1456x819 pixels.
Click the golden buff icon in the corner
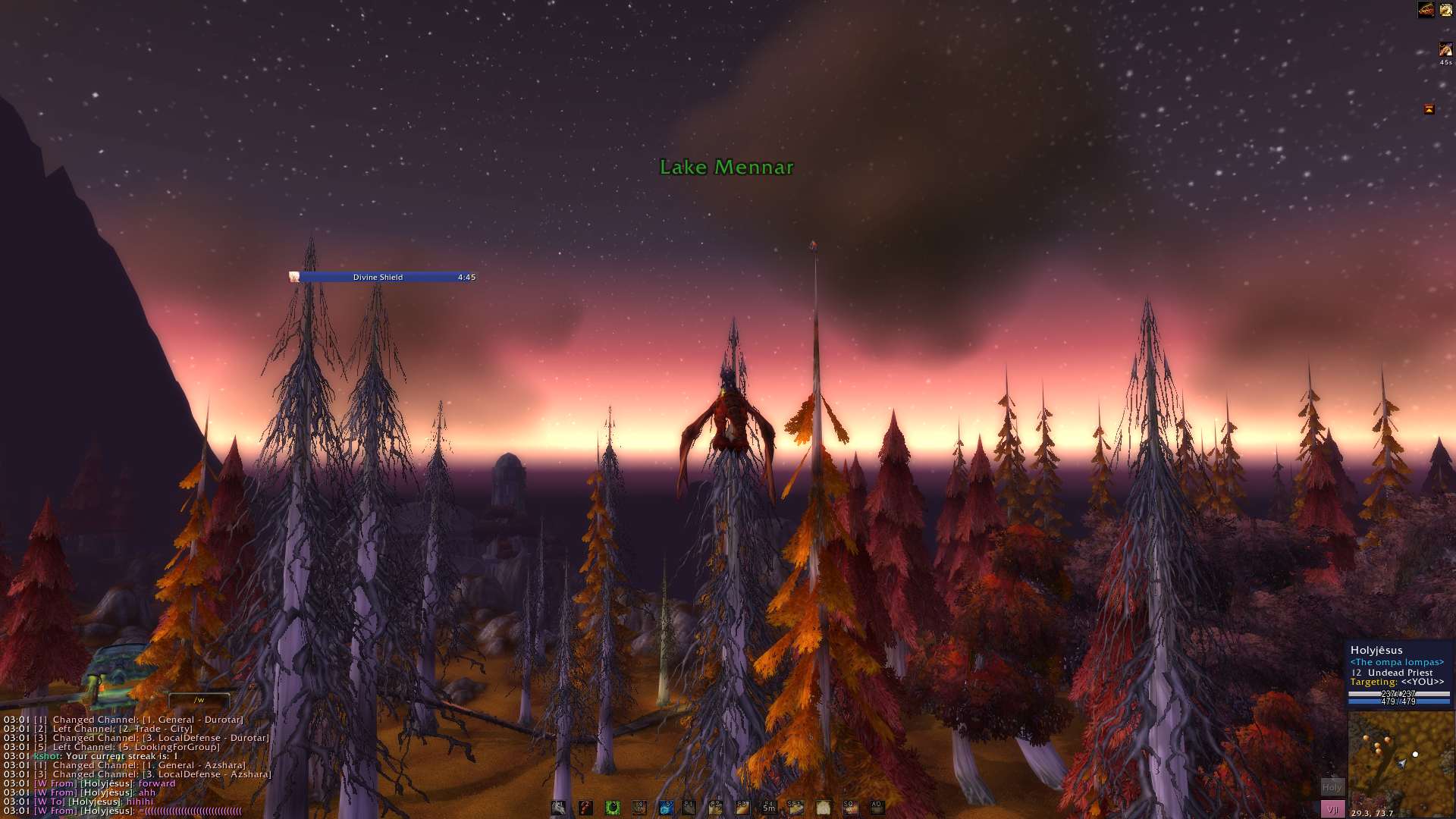tap(1446, 10)
